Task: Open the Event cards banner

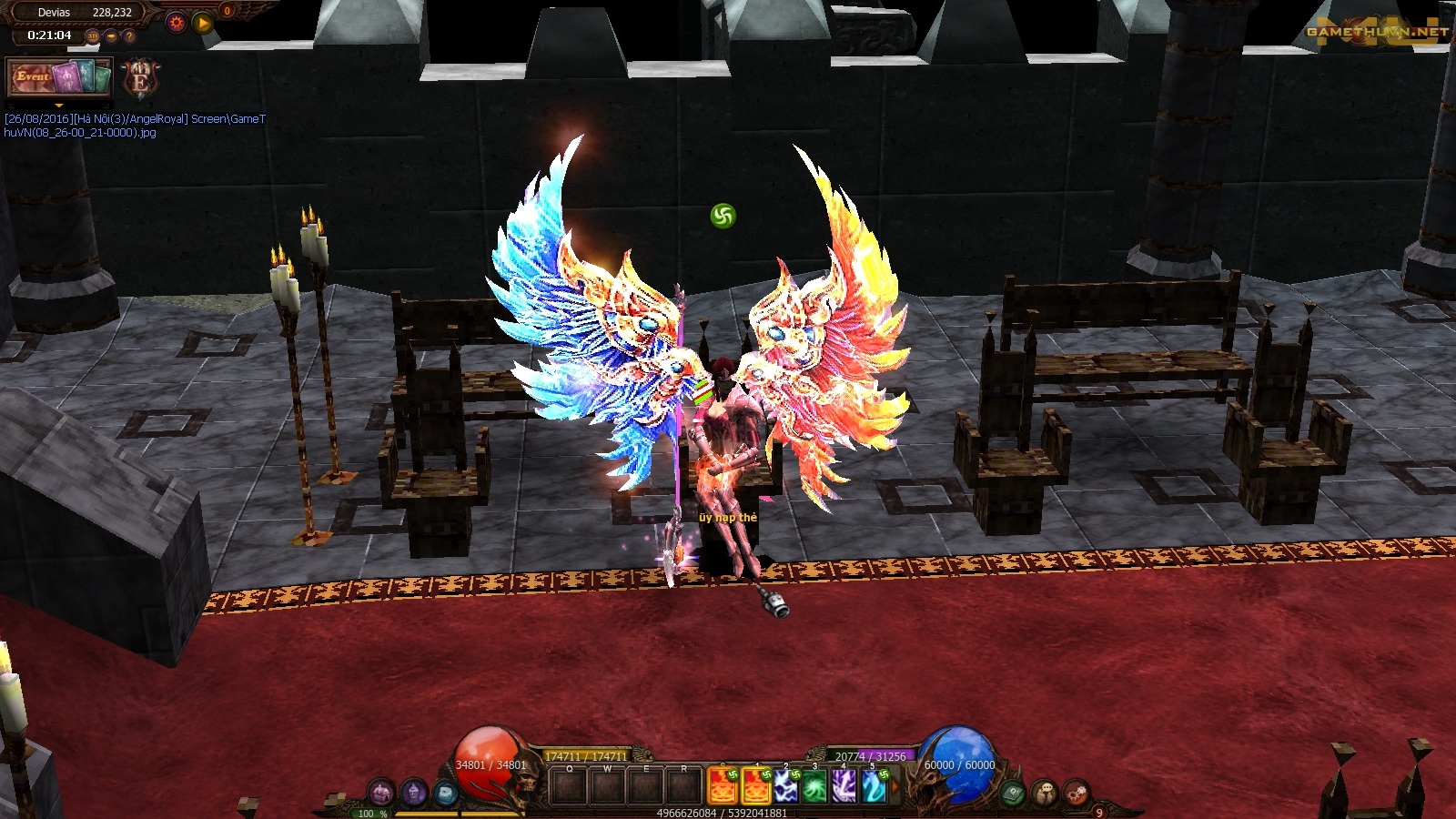Action: (x=59, y=77)
